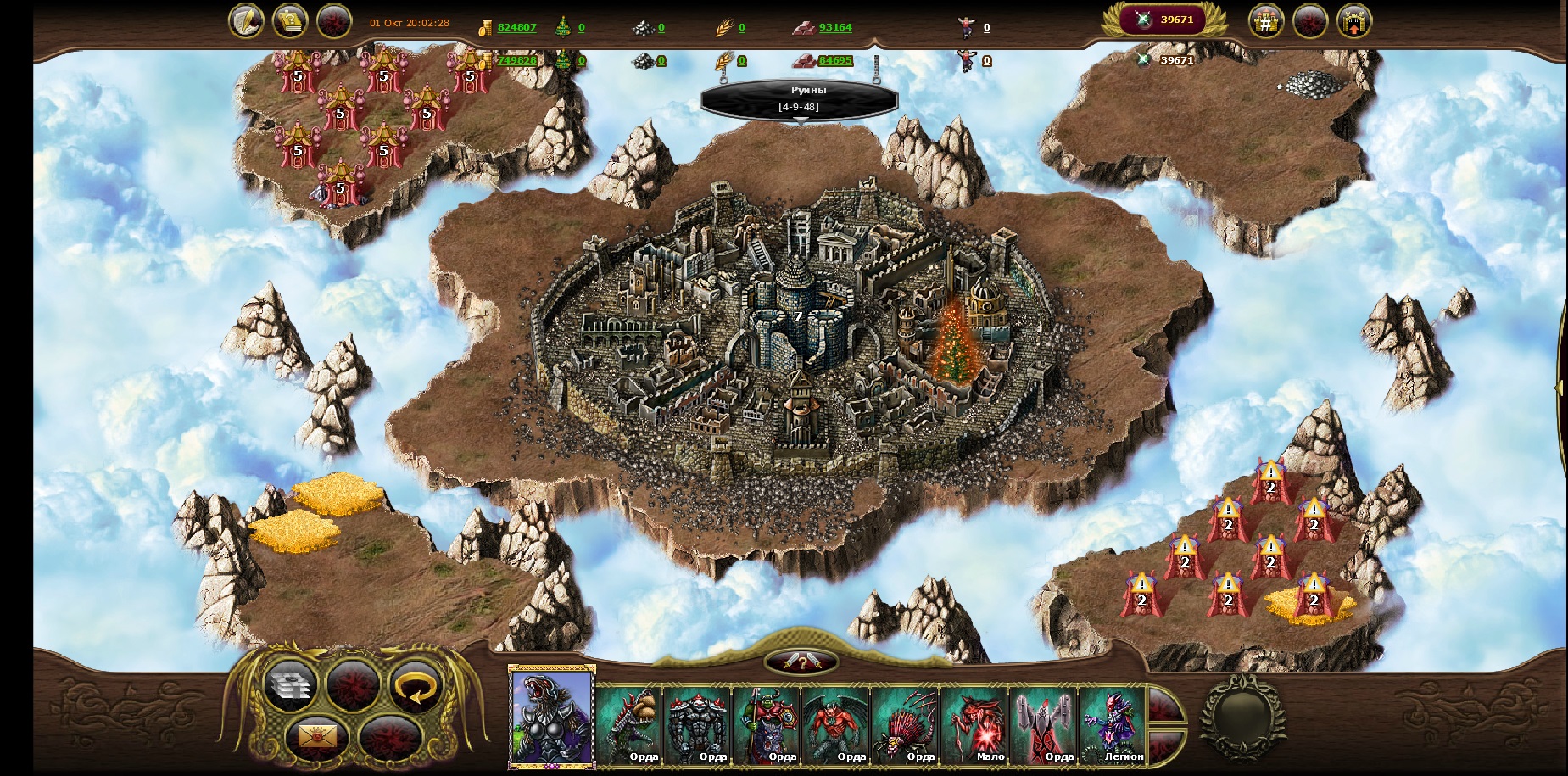Open the quill and scroll icon
This screenshot has height=776, width=1568.
[x=246, y=22]
